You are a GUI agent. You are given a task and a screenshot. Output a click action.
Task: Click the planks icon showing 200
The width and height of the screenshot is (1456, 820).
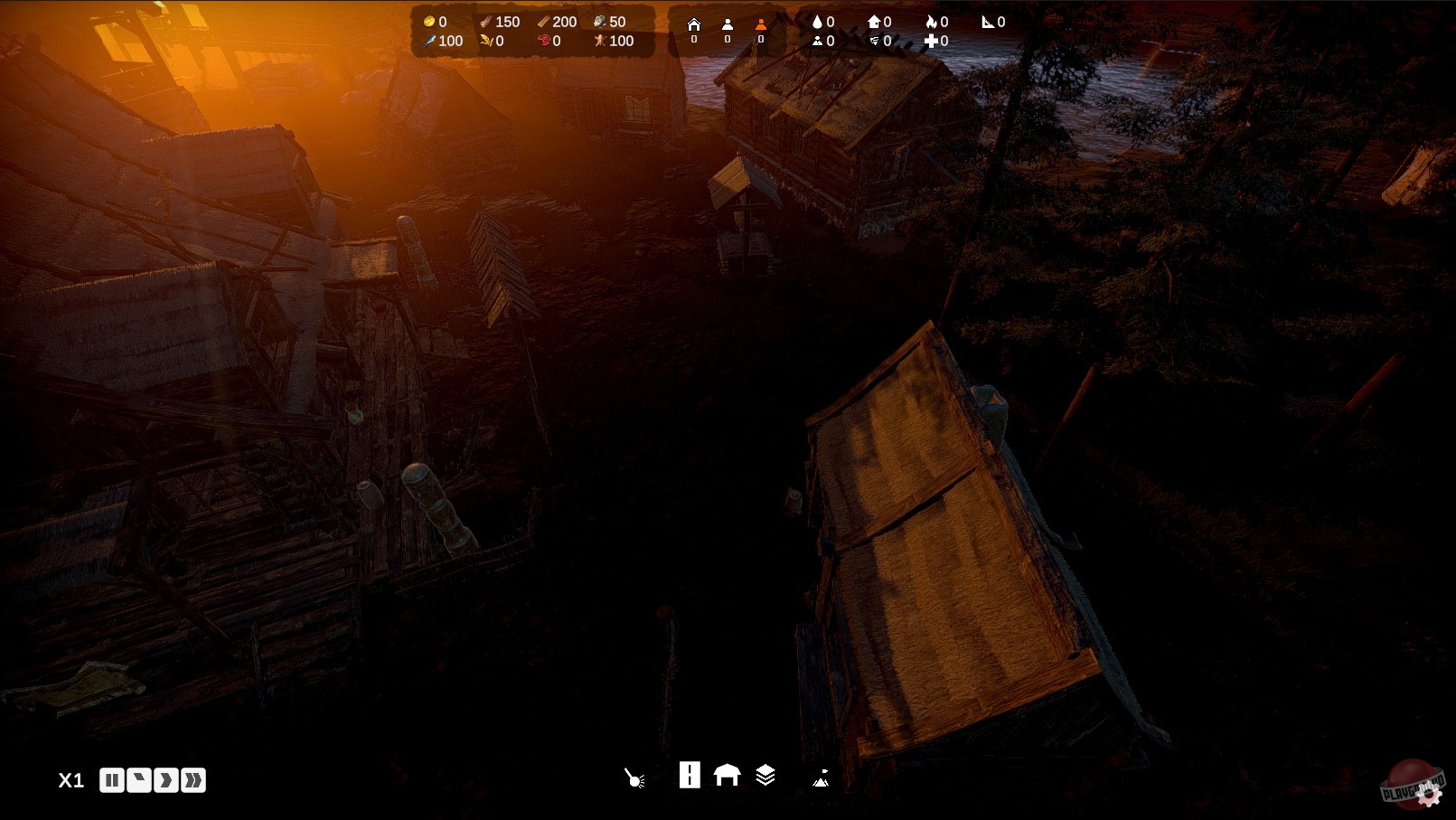point(544,20)
